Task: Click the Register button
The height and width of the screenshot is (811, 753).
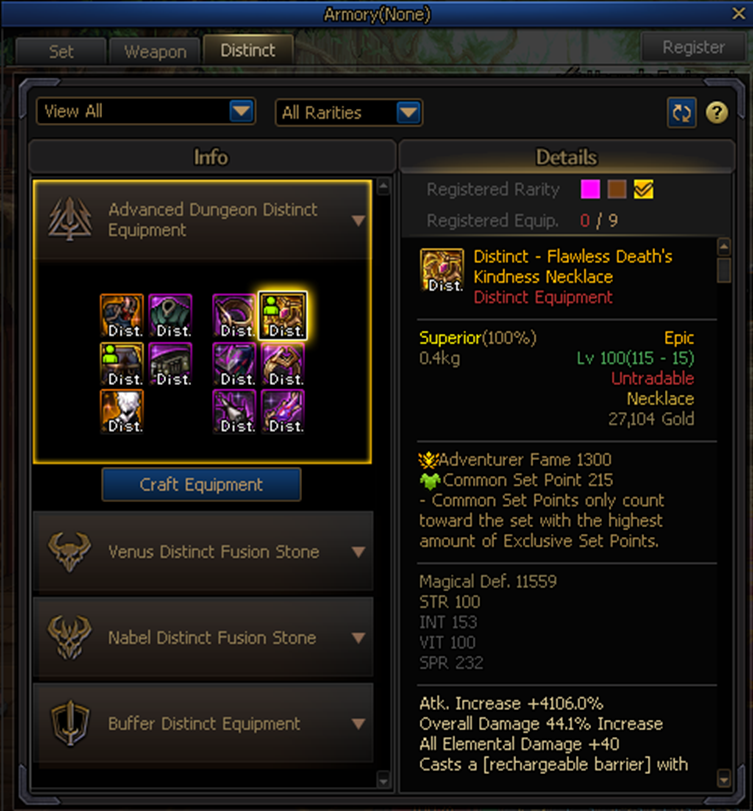Action: [x=693, y=47]
